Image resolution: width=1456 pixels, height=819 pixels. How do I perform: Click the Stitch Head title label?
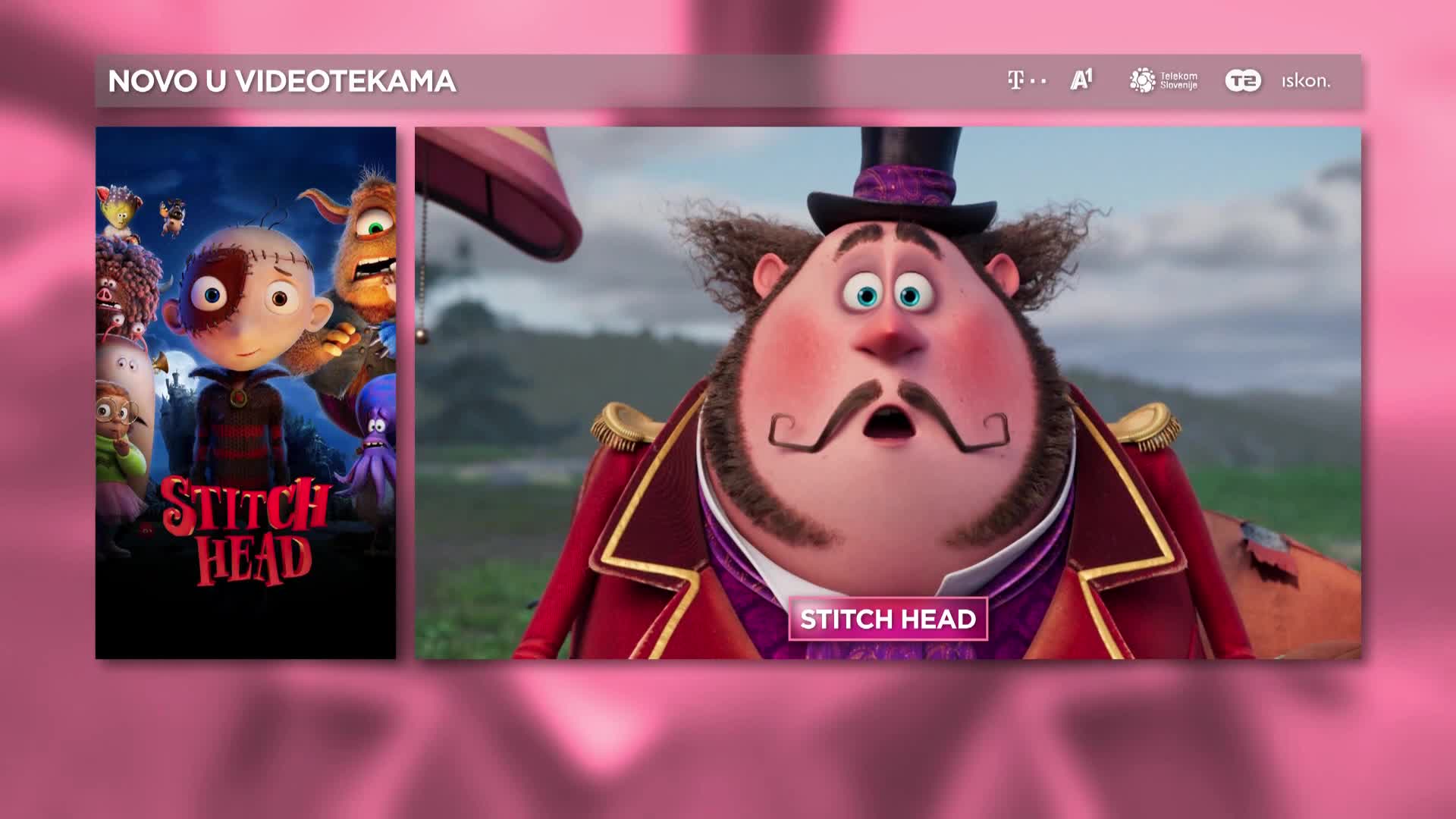click(887, 620)
